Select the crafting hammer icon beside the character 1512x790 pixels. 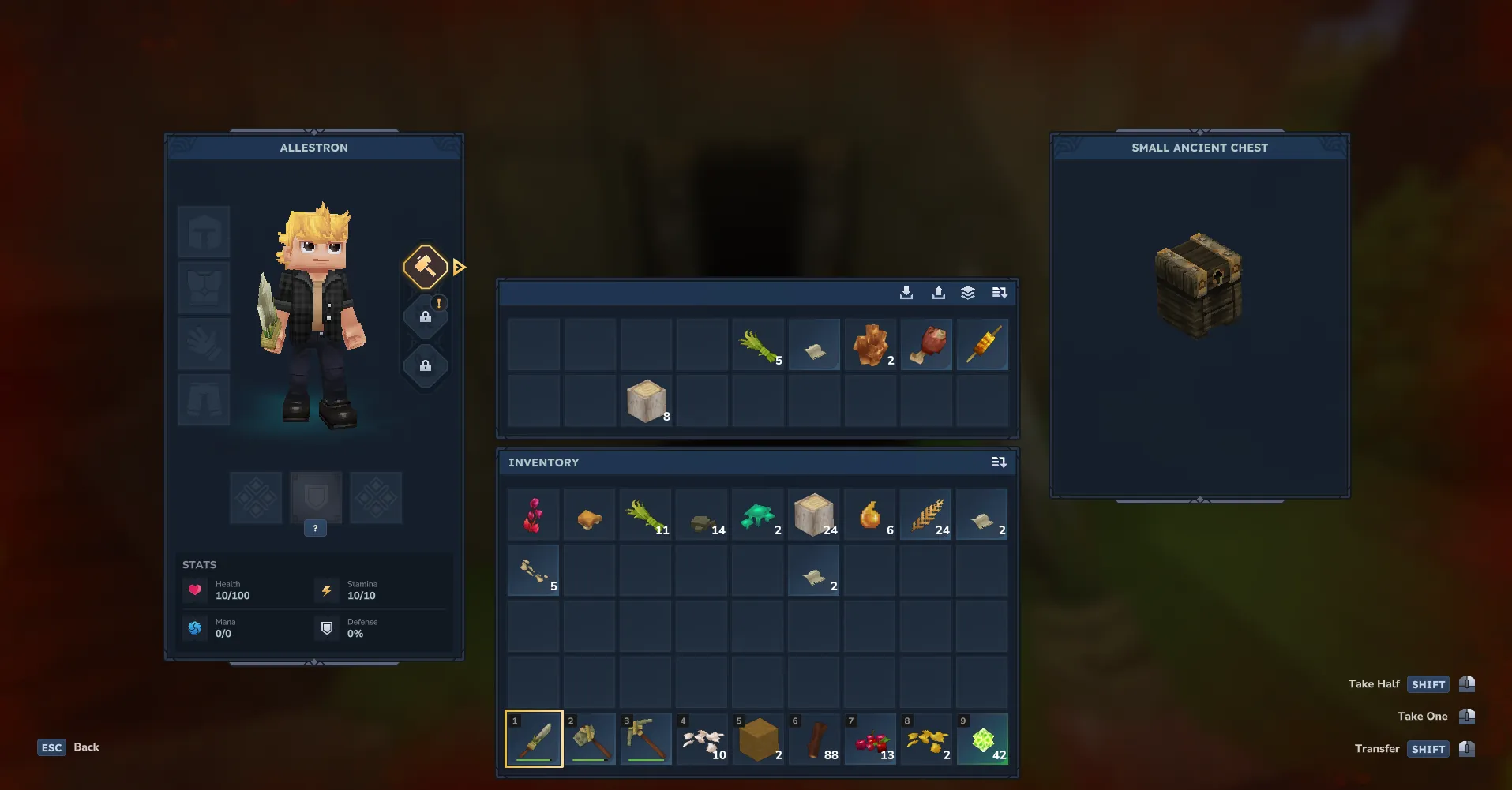[425, 267]
